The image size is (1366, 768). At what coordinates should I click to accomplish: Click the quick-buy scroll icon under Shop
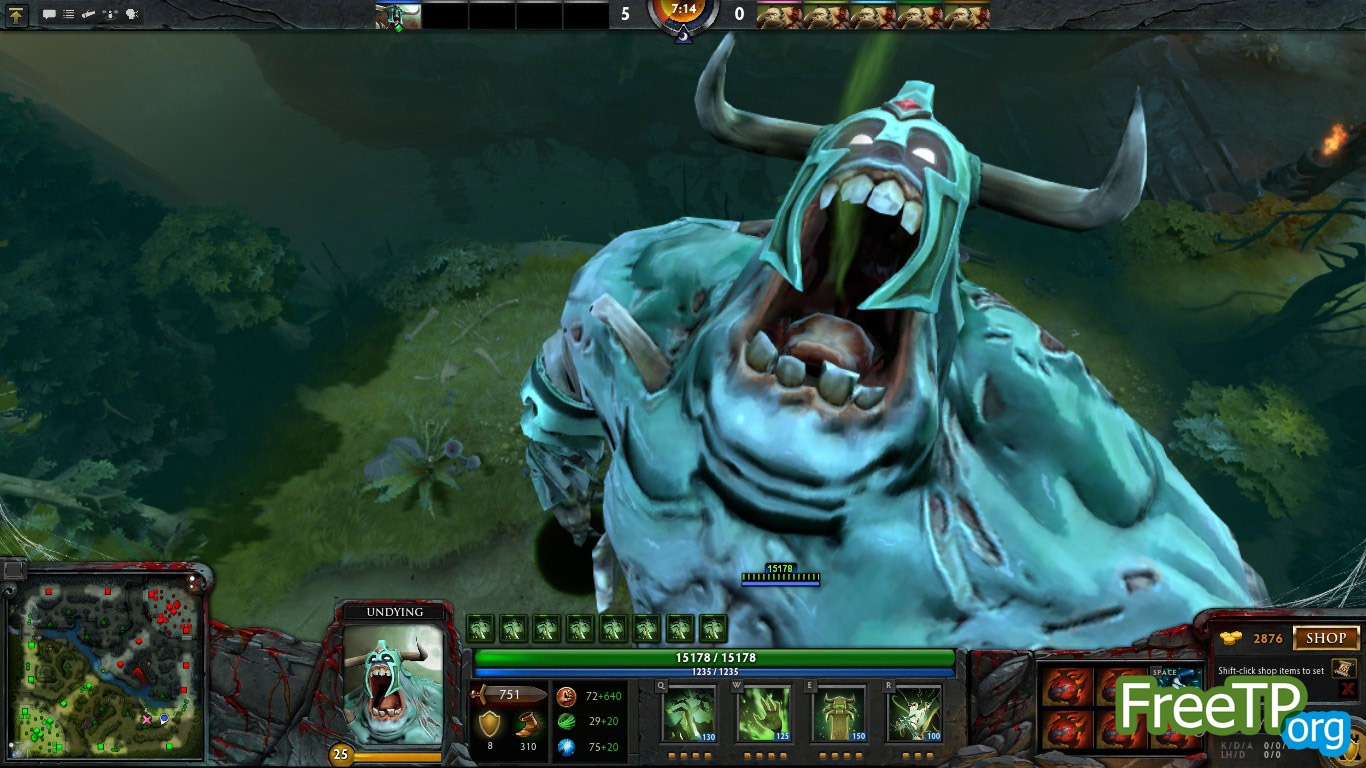[x=1345, y=668]
